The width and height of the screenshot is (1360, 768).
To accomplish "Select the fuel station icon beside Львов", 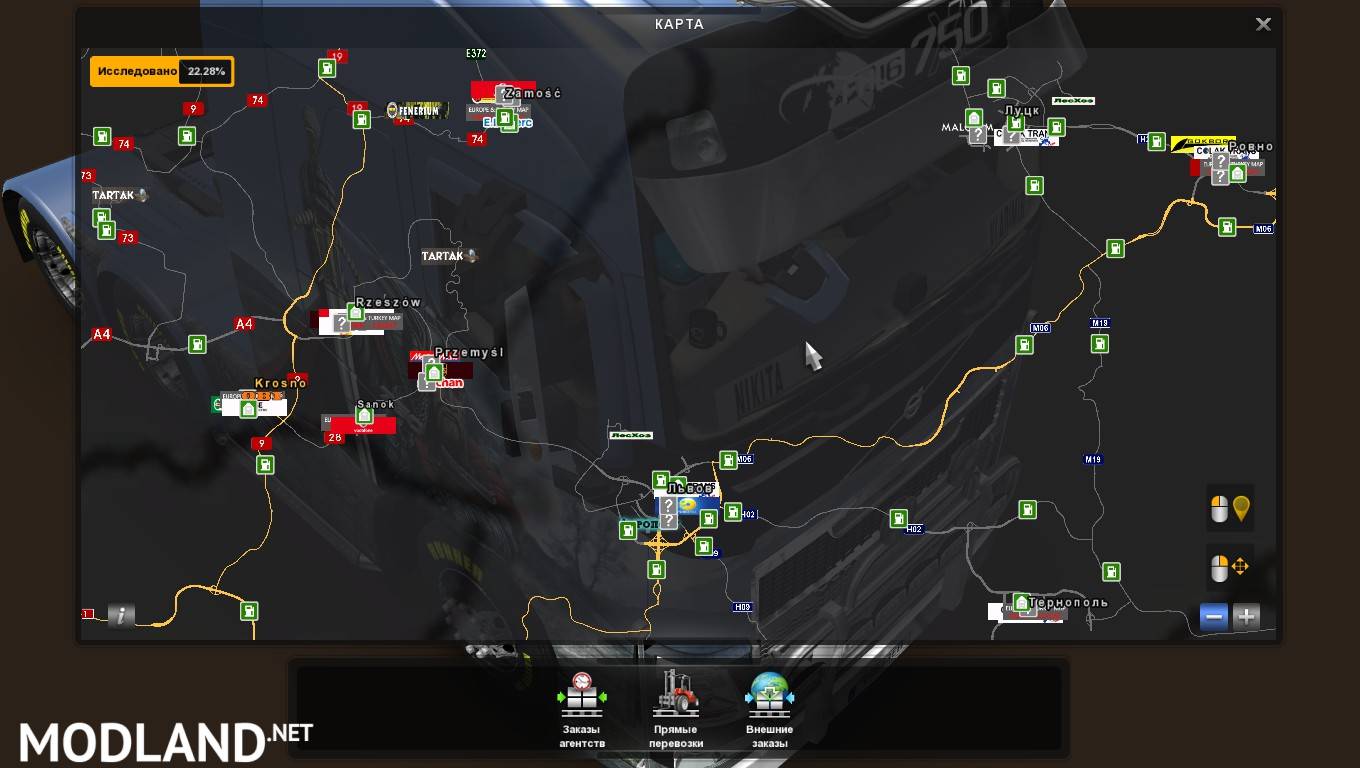I will pos(661,481).
